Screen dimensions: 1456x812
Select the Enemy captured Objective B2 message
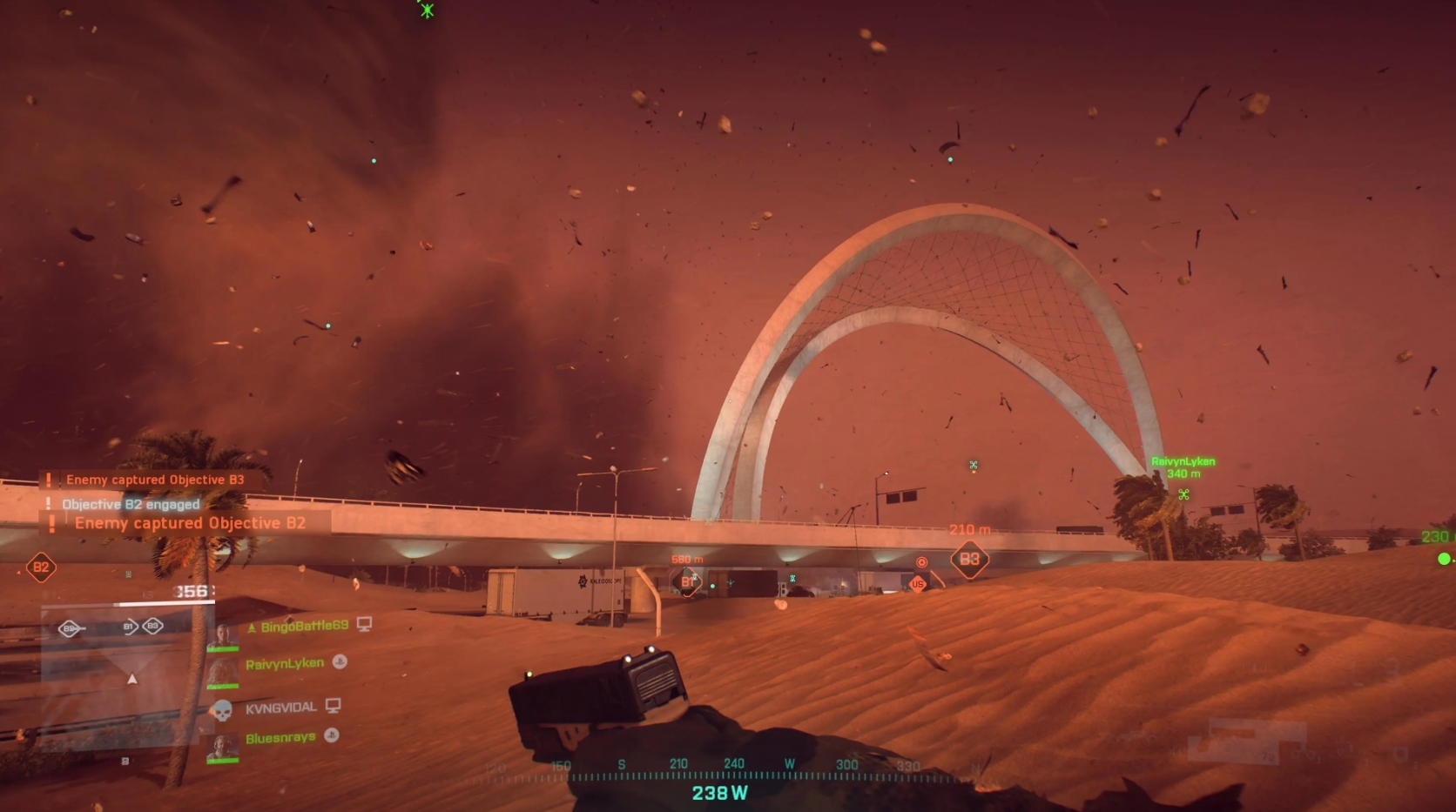[x=192, y=523]
